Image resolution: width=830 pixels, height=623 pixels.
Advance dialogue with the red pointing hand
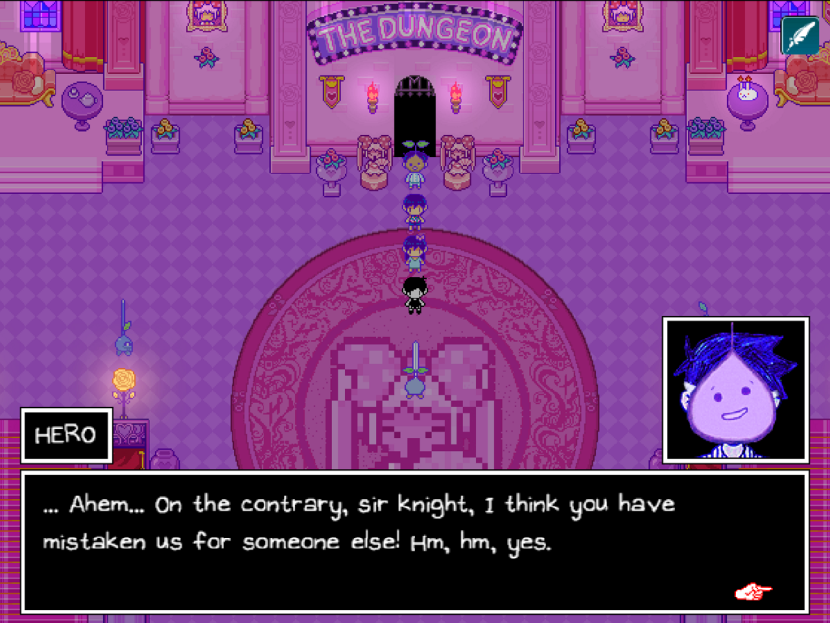(753, 591)
